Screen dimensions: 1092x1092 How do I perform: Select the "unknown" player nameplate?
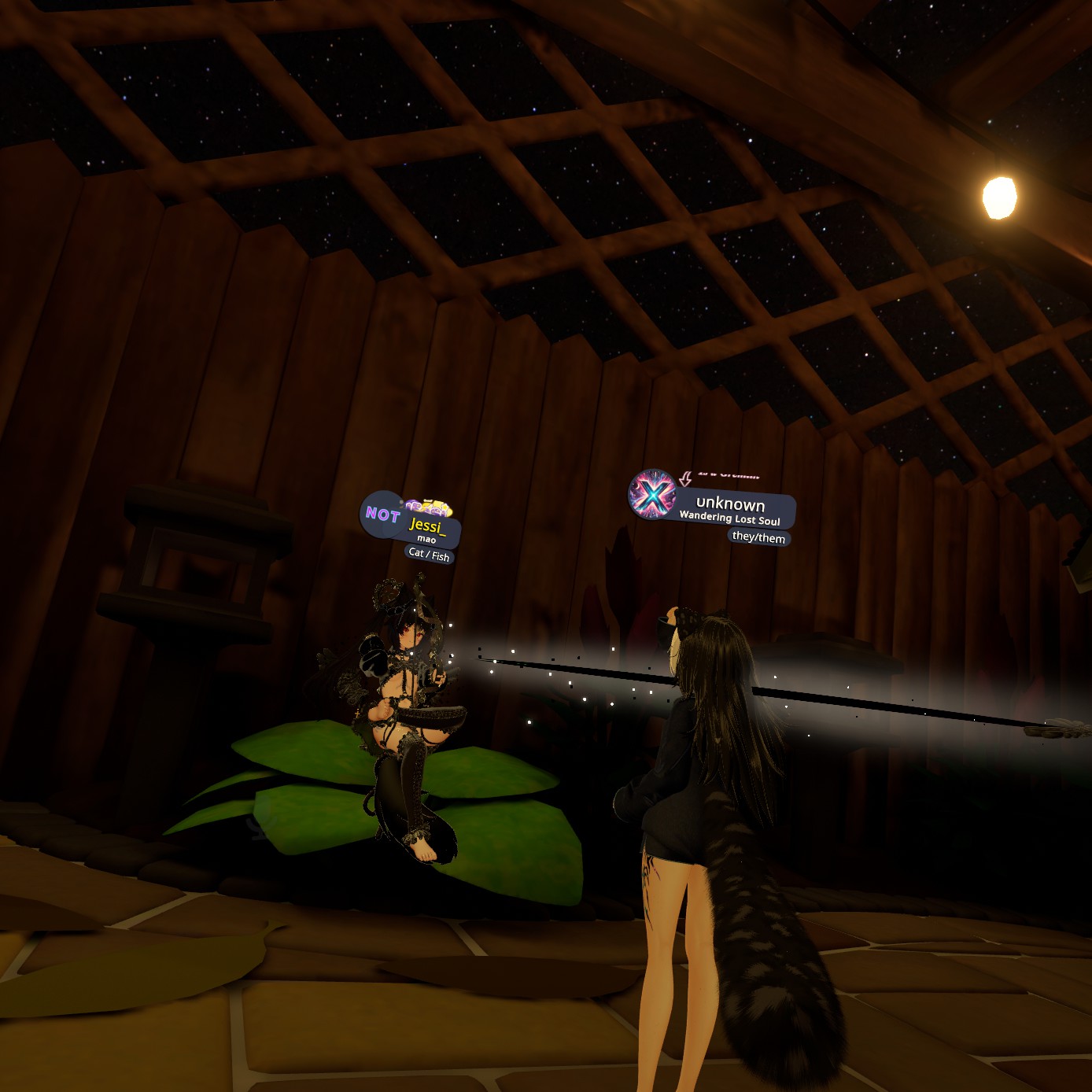click(730, 504)
